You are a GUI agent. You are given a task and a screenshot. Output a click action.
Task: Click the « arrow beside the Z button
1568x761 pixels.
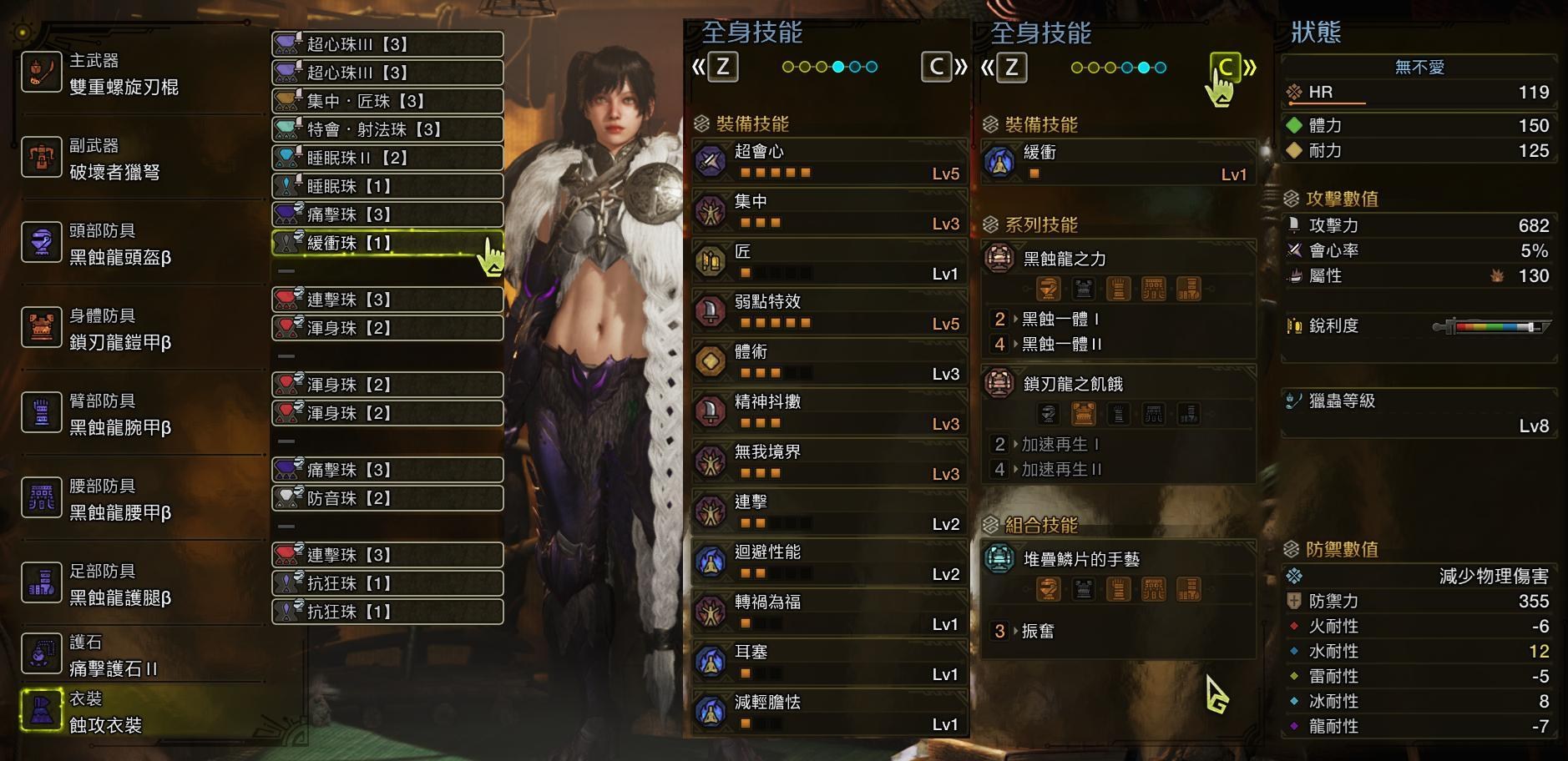(699, 68)
